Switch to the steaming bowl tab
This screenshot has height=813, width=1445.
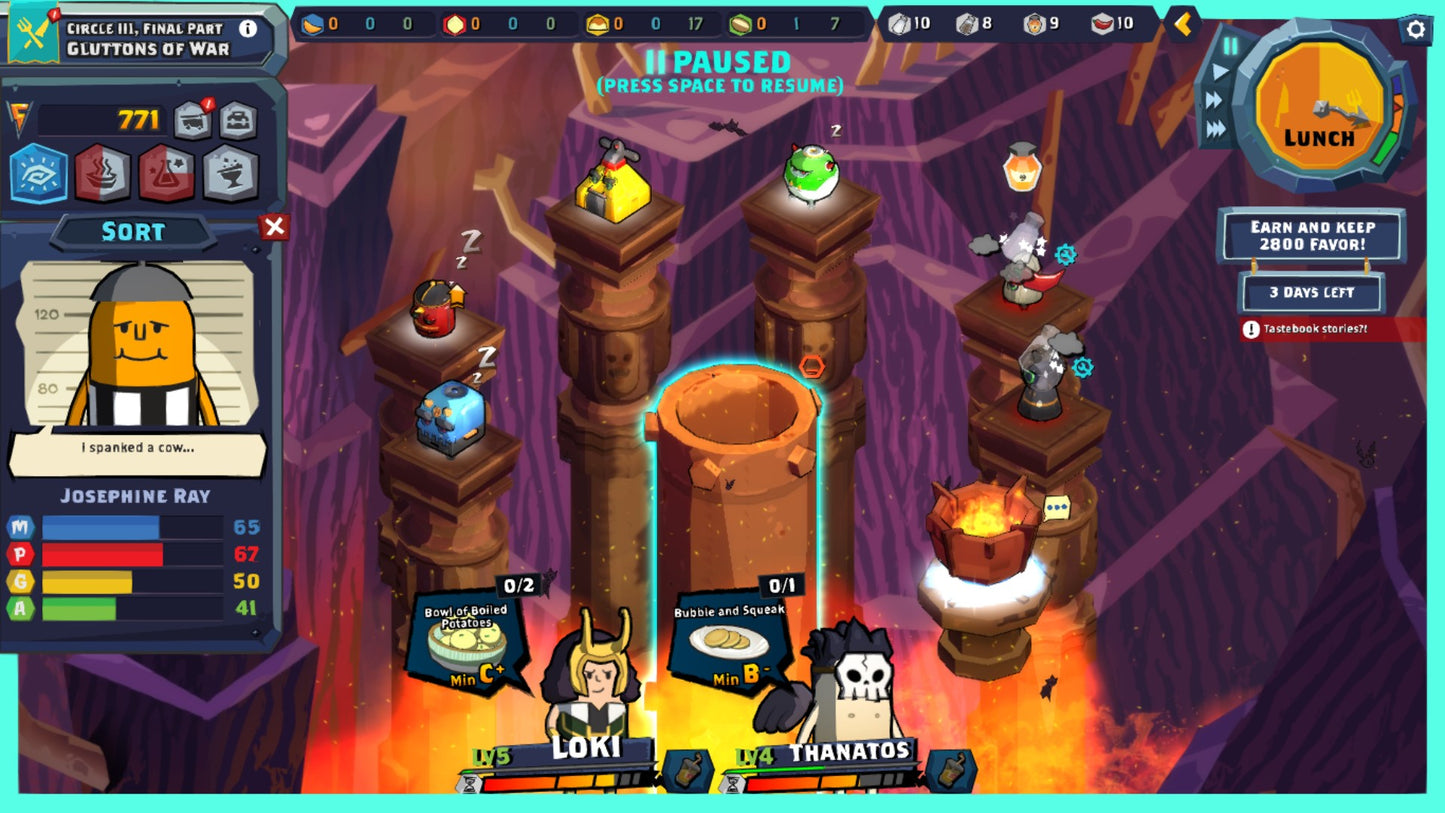click(103, 173)
